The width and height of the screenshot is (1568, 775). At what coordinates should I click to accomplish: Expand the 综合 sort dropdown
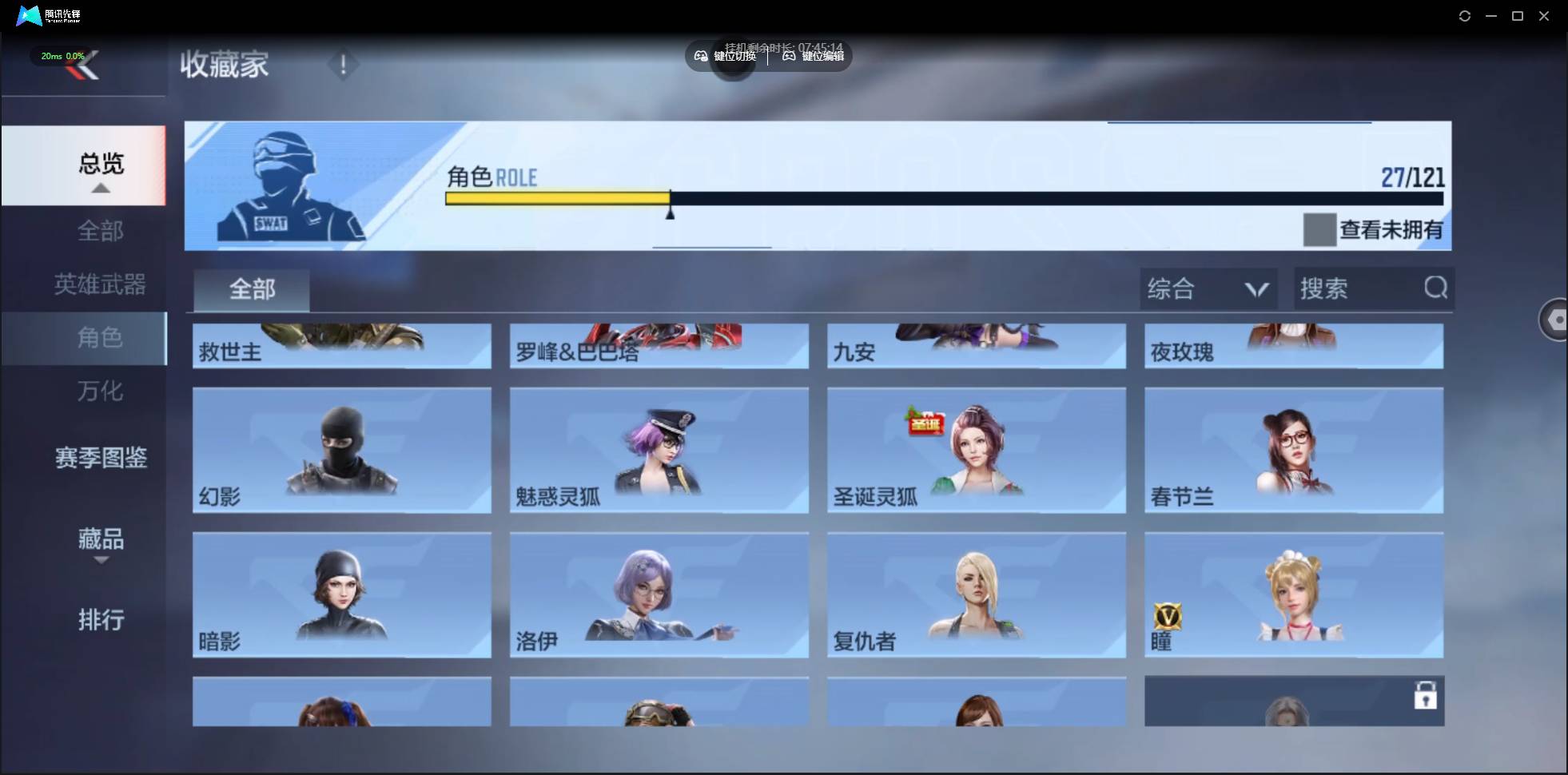point(1208,288)
